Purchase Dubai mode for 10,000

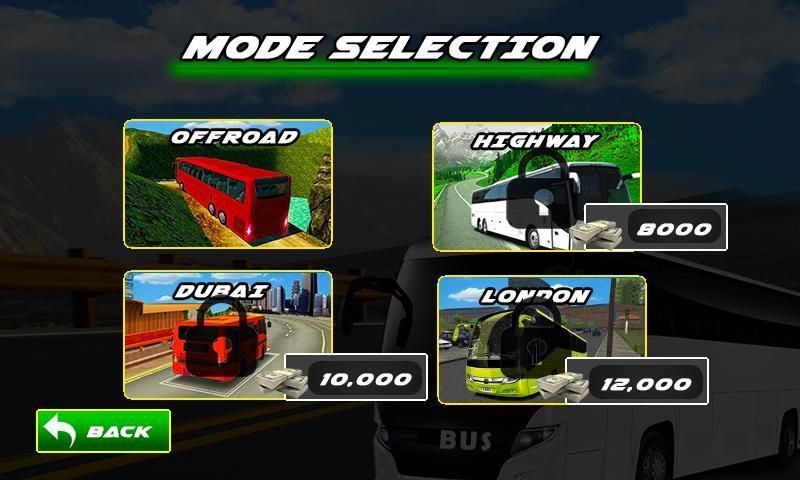tap(357, 378)
